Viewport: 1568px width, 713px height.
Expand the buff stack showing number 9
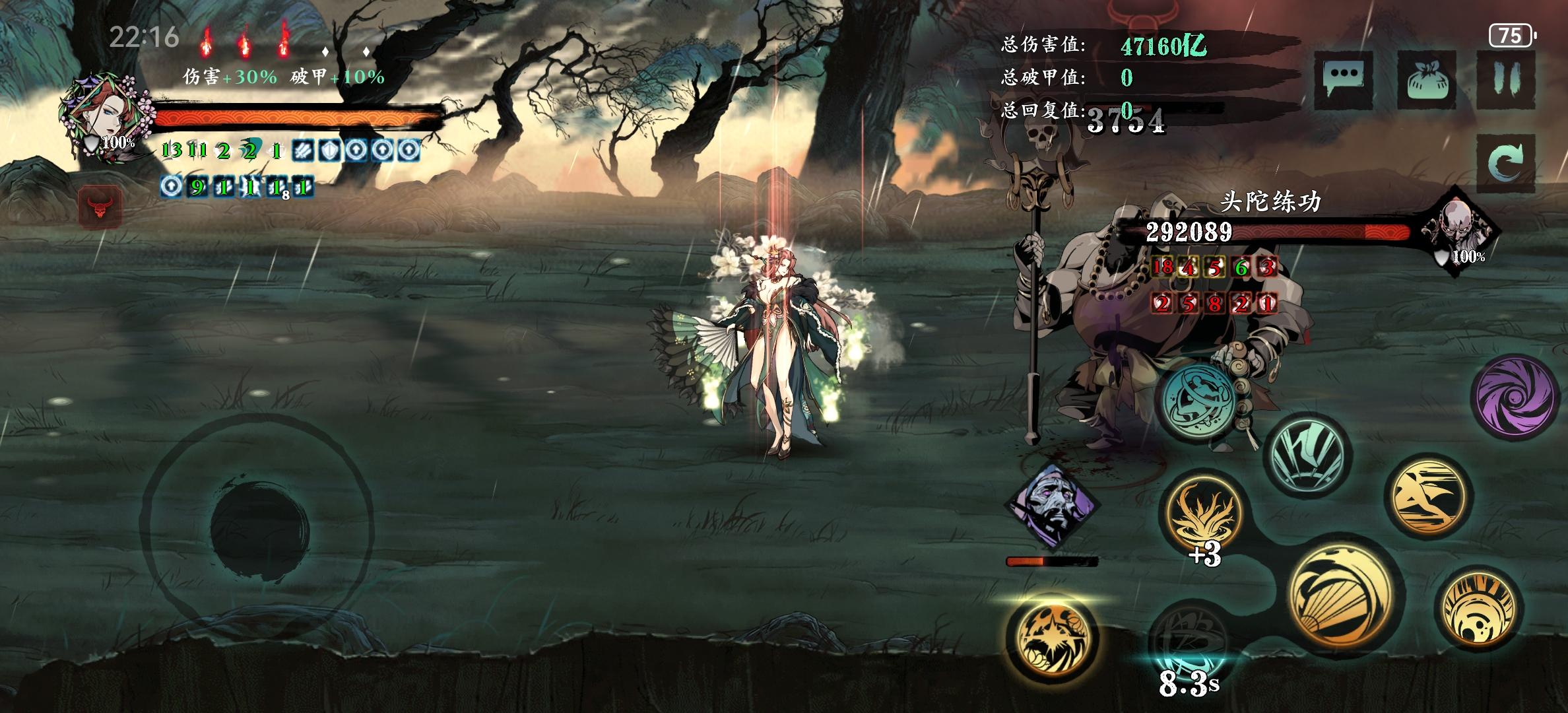197,187
